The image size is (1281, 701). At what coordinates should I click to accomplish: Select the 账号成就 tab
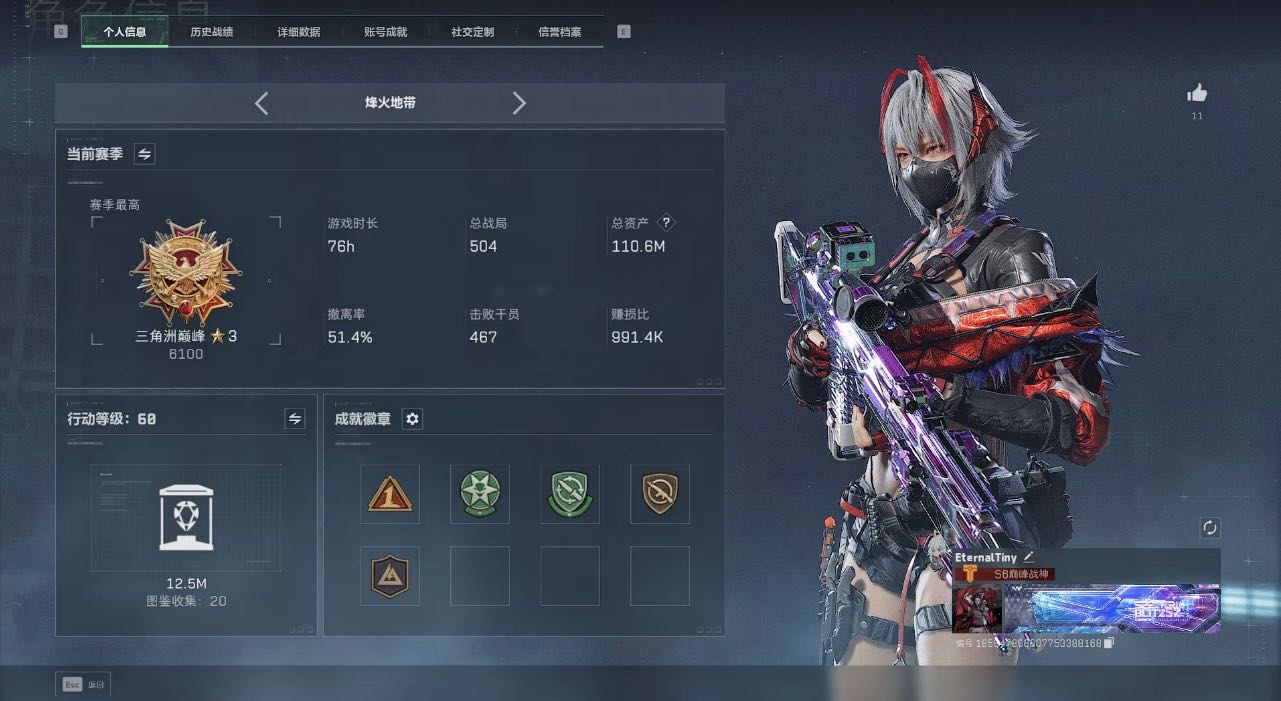386,32
